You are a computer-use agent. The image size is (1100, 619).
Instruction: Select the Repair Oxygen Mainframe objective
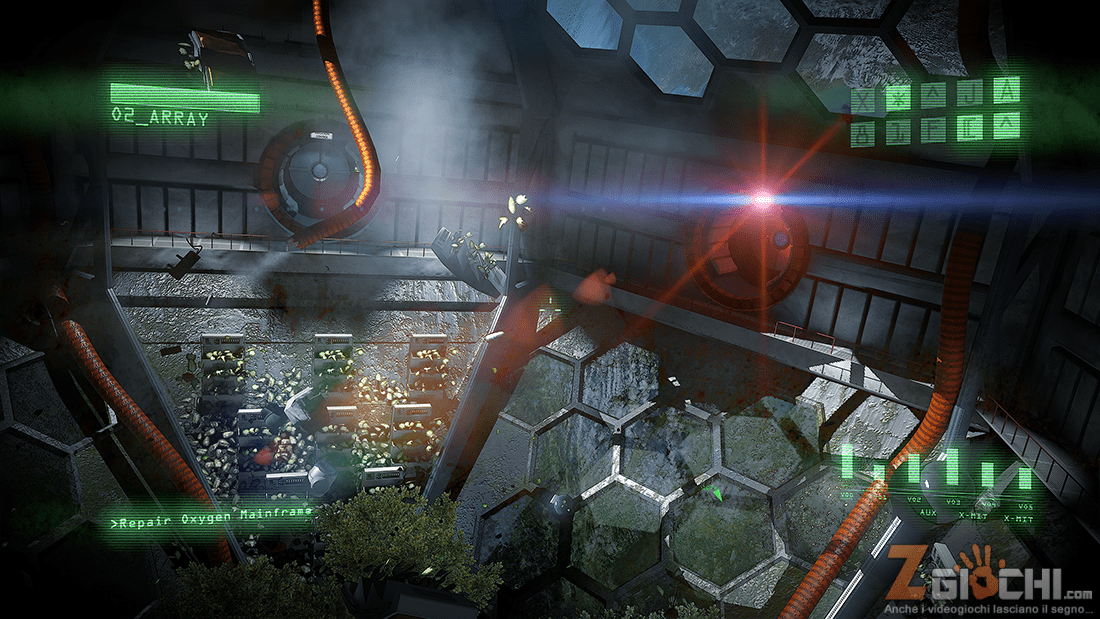tap(212, 516)
